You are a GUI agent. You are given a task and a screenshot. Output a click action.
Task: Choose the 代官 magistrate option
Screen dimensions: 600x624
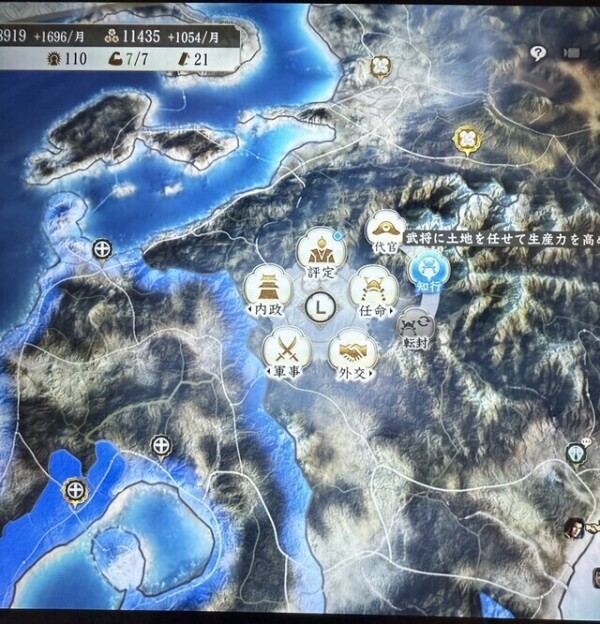[x=385, y=231]
